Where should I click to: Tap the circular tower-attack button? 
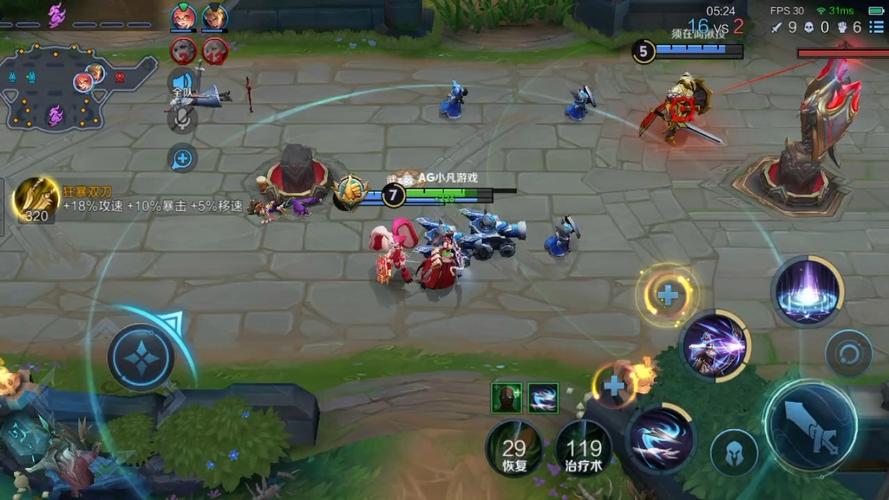[x=849, y=353]
